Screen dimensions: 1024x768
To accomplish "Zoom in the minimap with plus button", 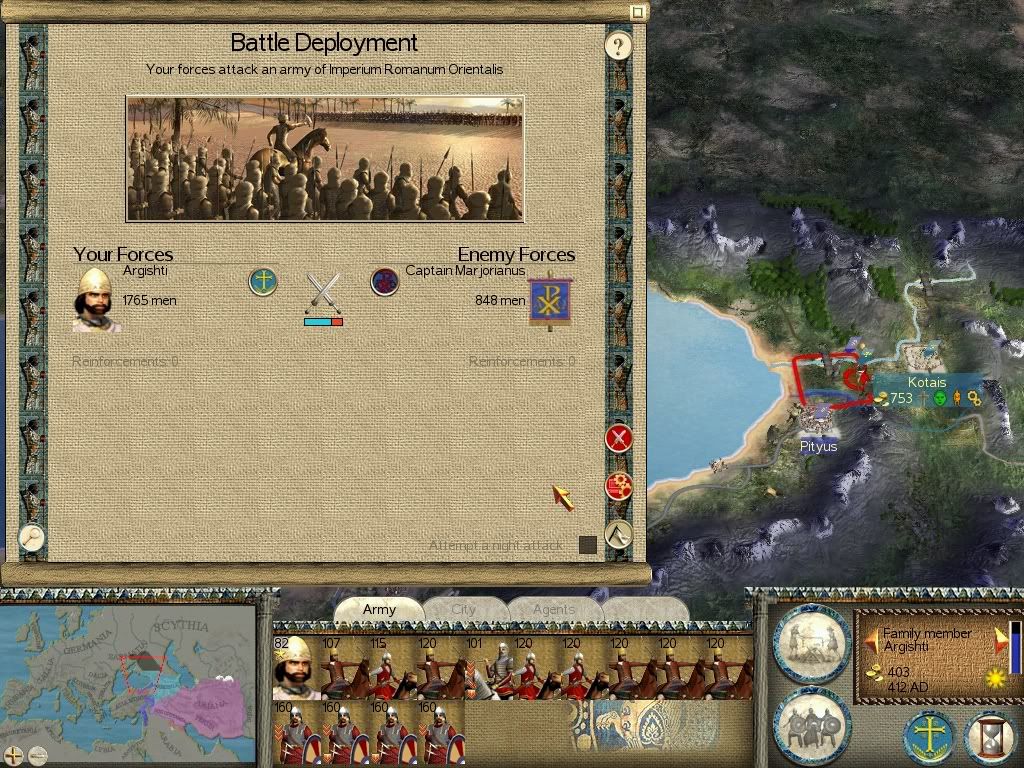I will click(14, 755).
